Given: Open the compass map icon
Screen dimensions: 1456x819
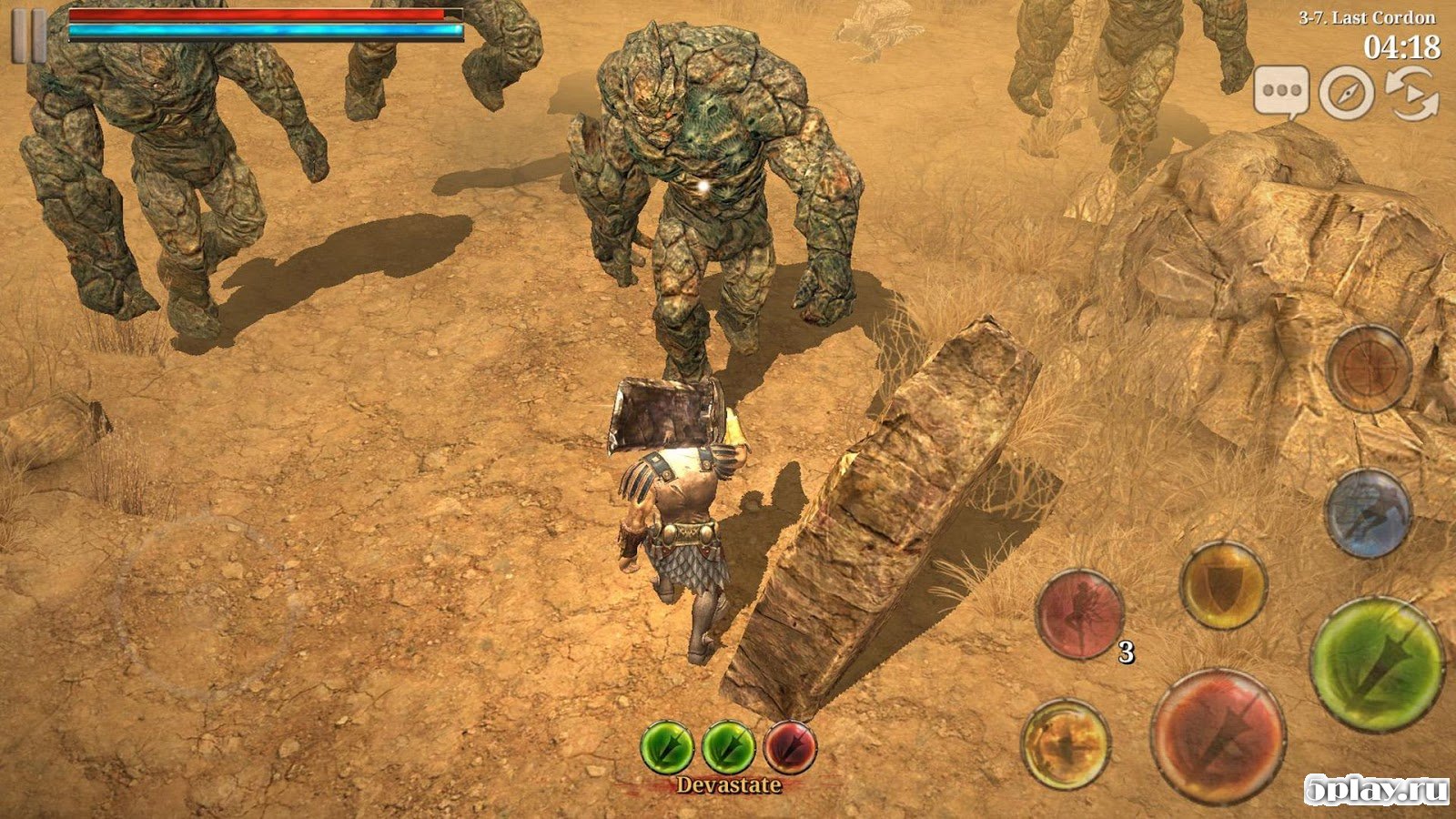Looking at the screenshot, I should tap(1346, 92).
